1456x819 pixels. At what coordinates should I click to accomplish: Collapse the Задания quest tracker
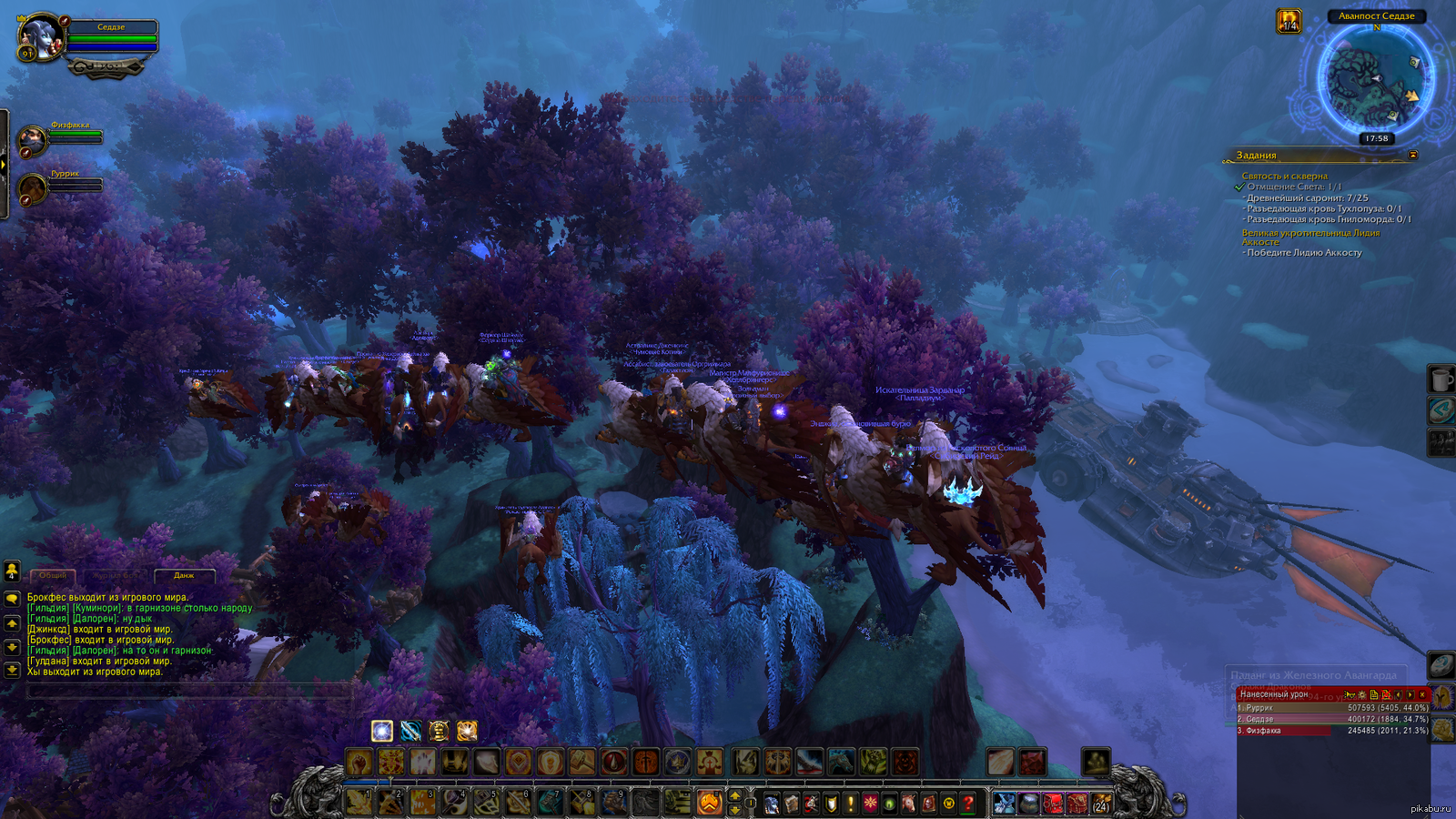1412,156
